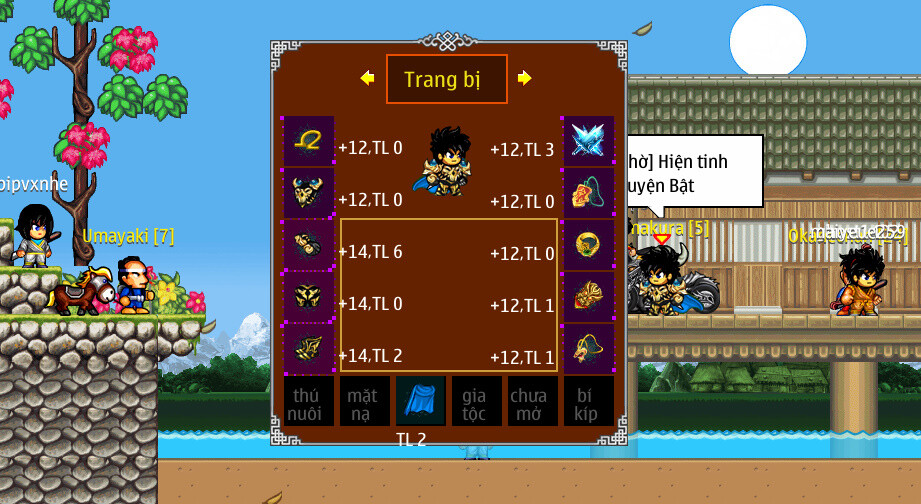Select the bottom-right golden pendant slot

click(x=587, y=349)
